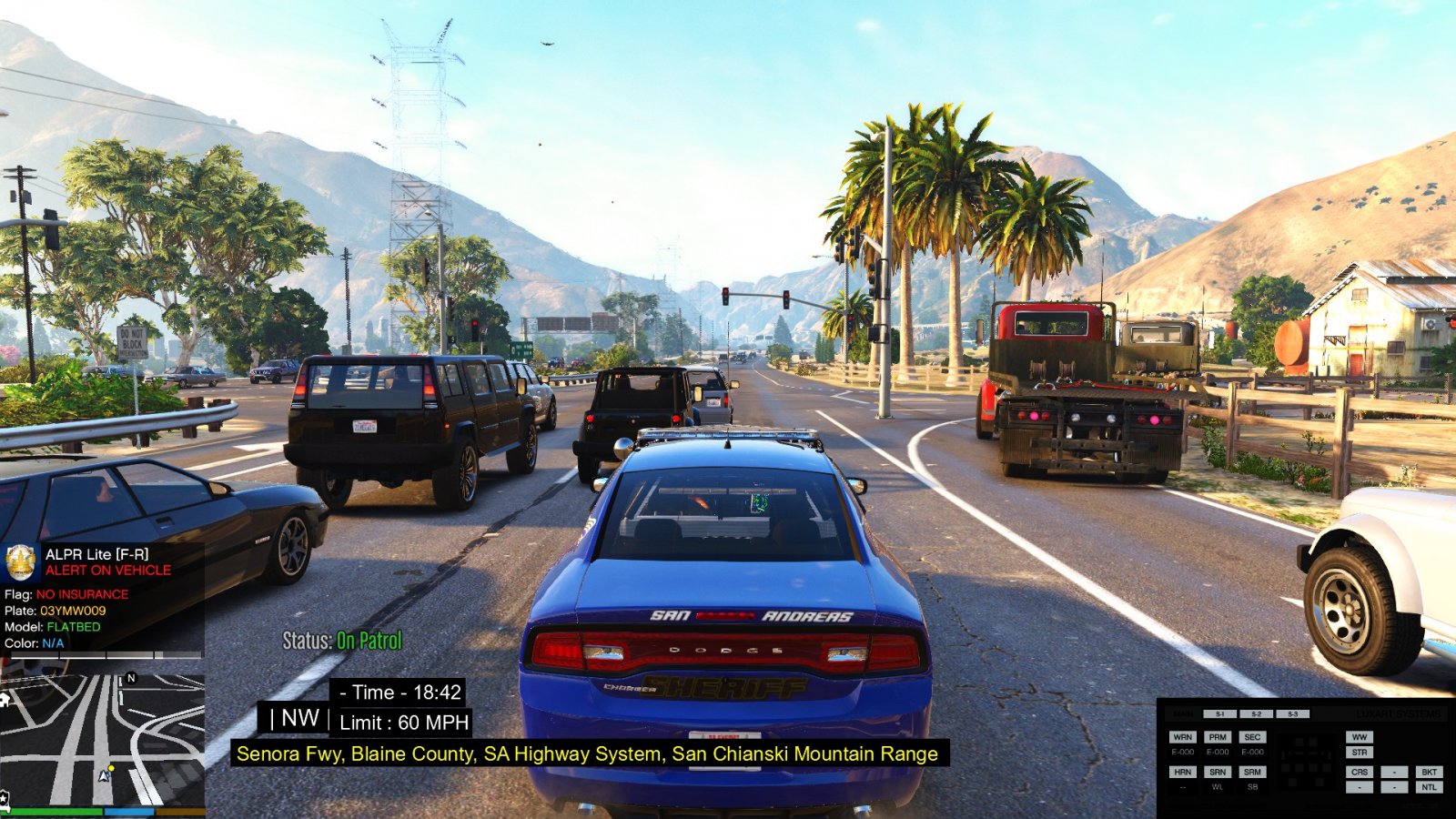Toggle the WRN warning lights button

1182,737
